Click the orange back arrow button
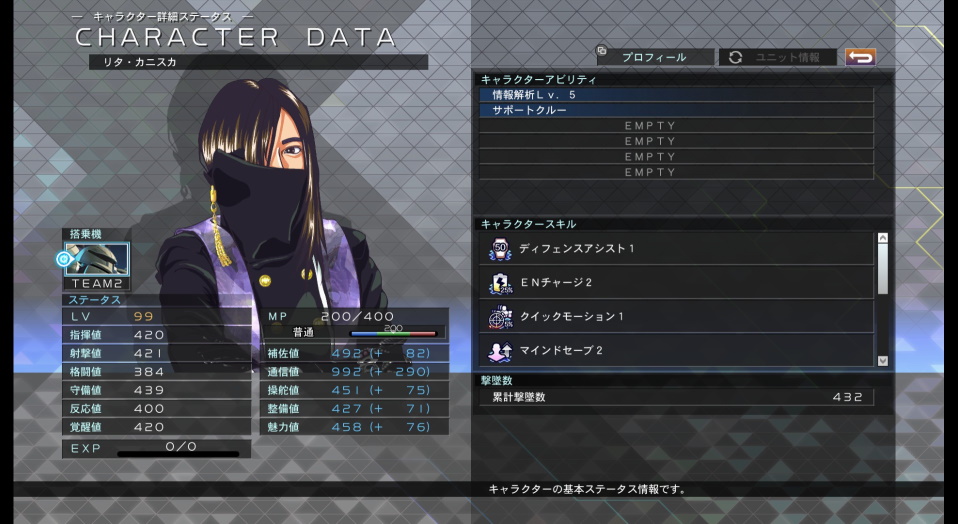 tap(859, 57)
